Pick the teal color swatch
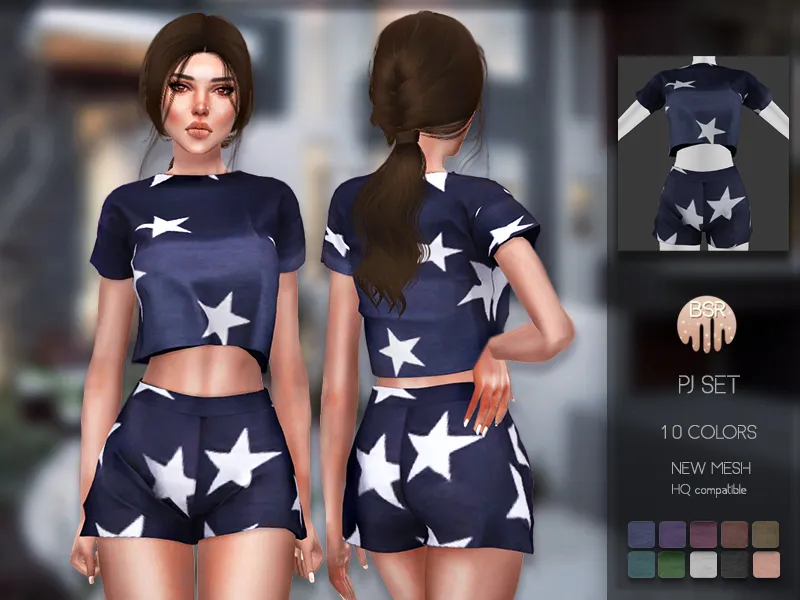The image size is (800, 600). pyautogui.click(x=643, y=565)
